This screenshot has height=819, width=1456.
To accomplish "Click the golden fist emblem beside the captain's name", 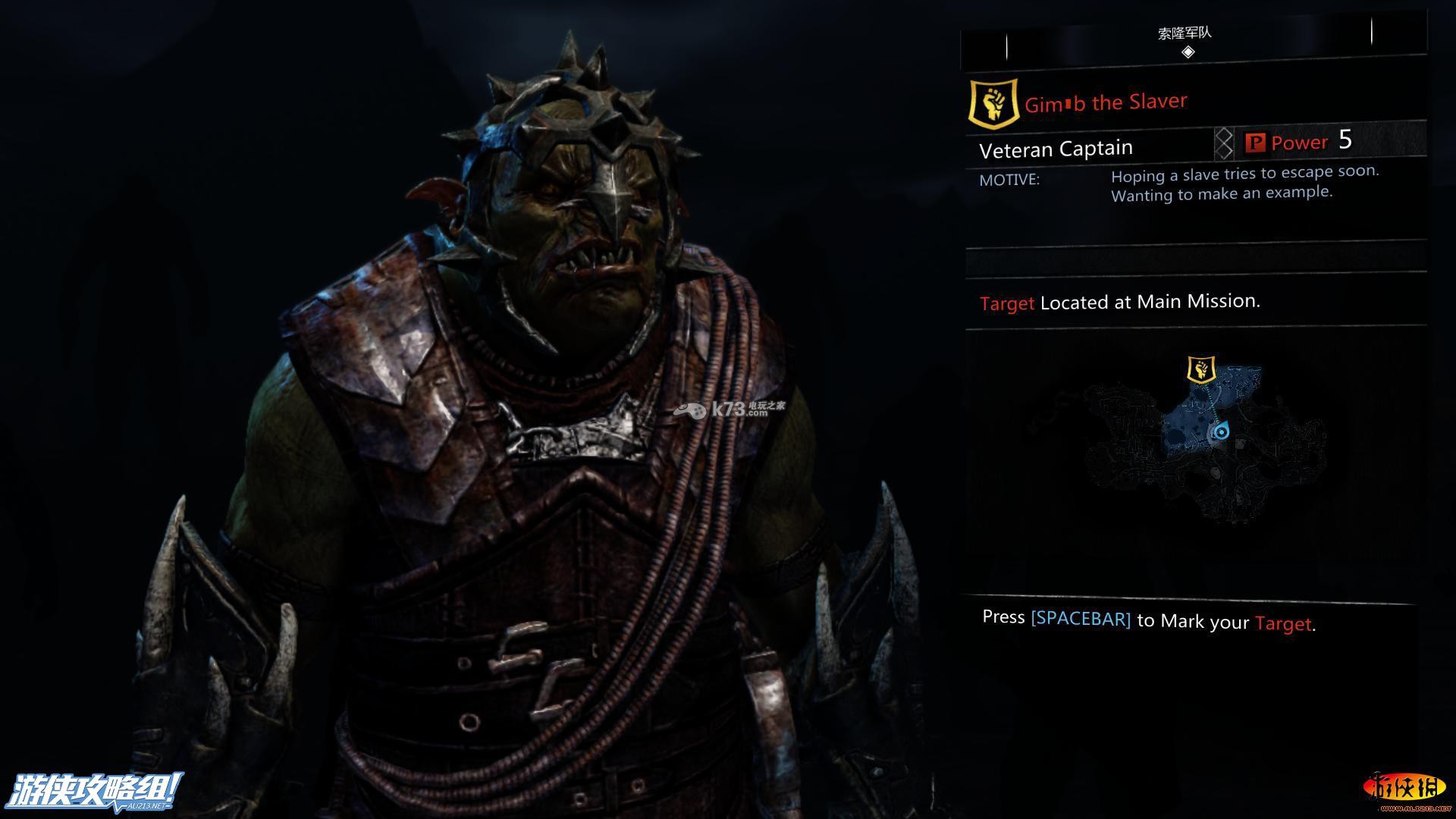I will [x=993, y=103].
